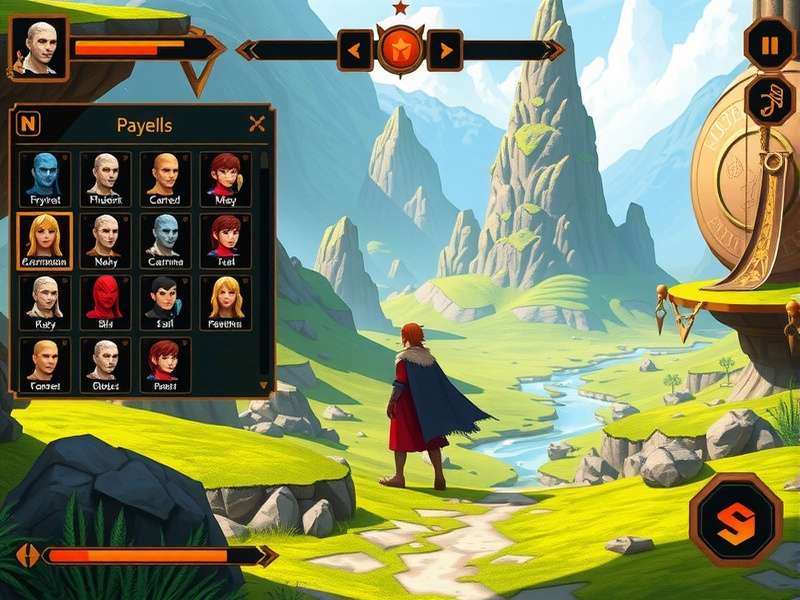The image size is (800, 600).
Task: Open the spiral rune button below pause
Action: (x=769, y=101)
